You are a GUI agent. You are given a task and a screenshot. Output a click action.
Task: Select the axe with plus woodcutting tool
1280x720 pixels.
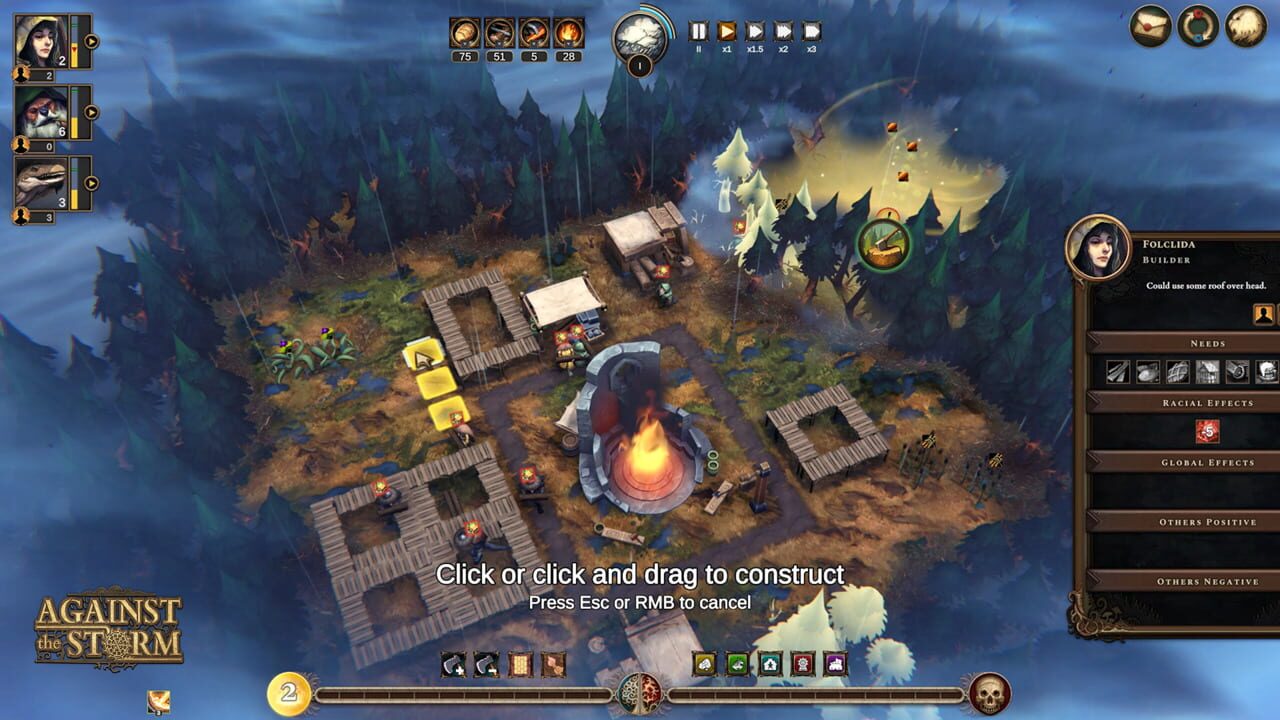click(x=454, y=664)
